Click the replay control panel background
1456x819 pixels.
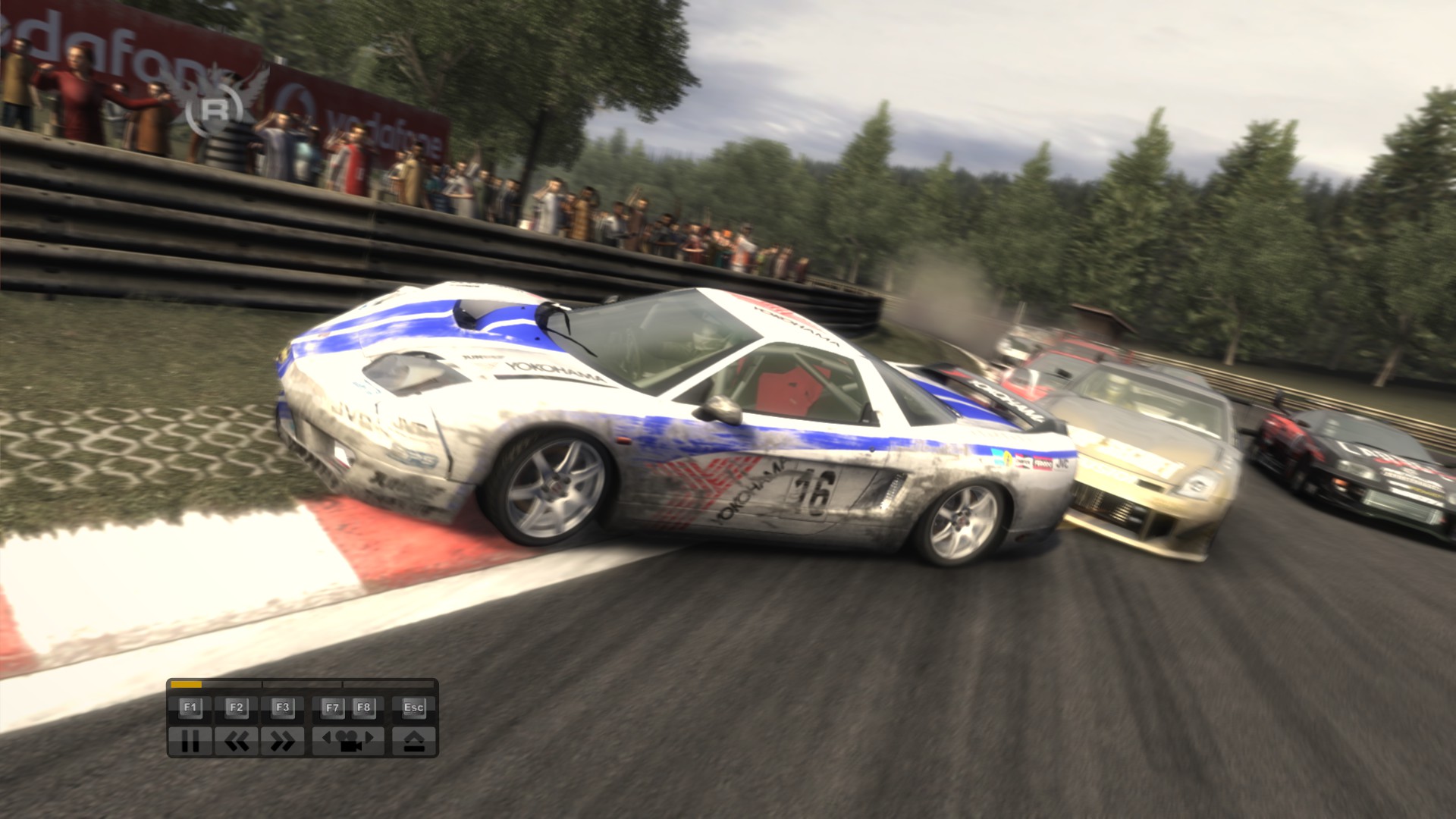308,723
